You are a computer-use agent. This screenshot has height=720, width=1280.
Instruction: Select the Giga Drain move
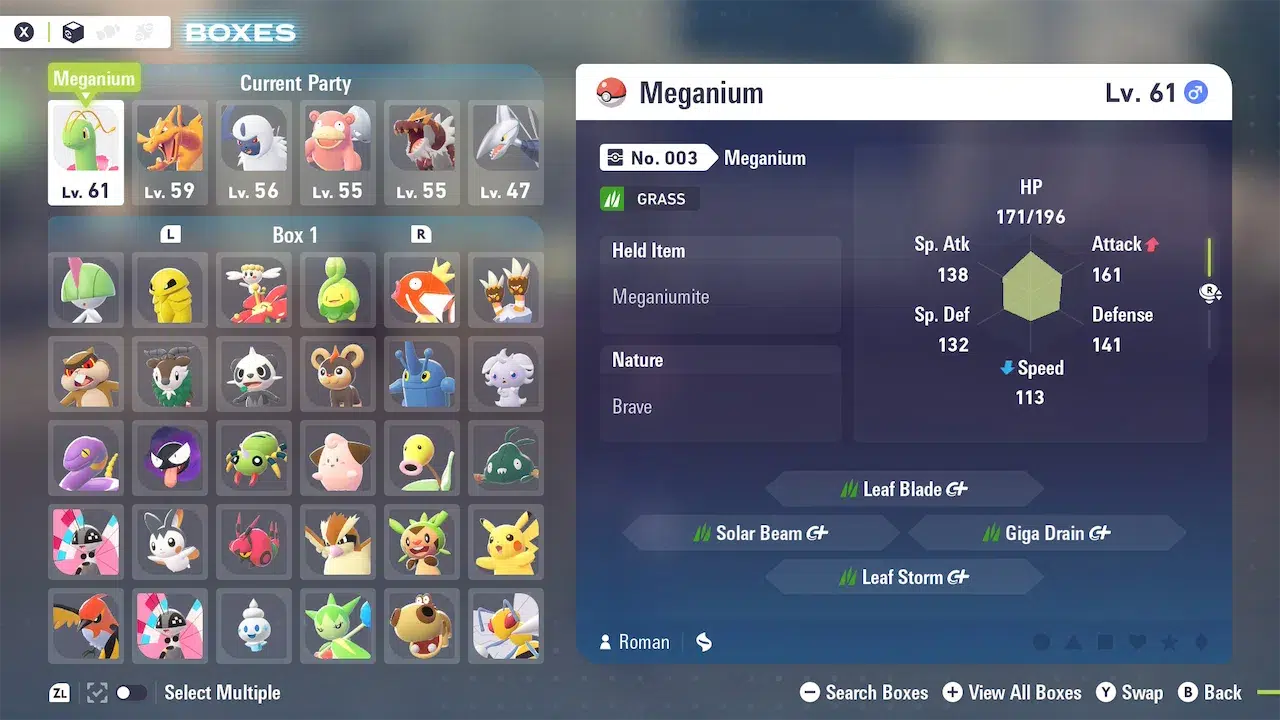[1047, 533]
